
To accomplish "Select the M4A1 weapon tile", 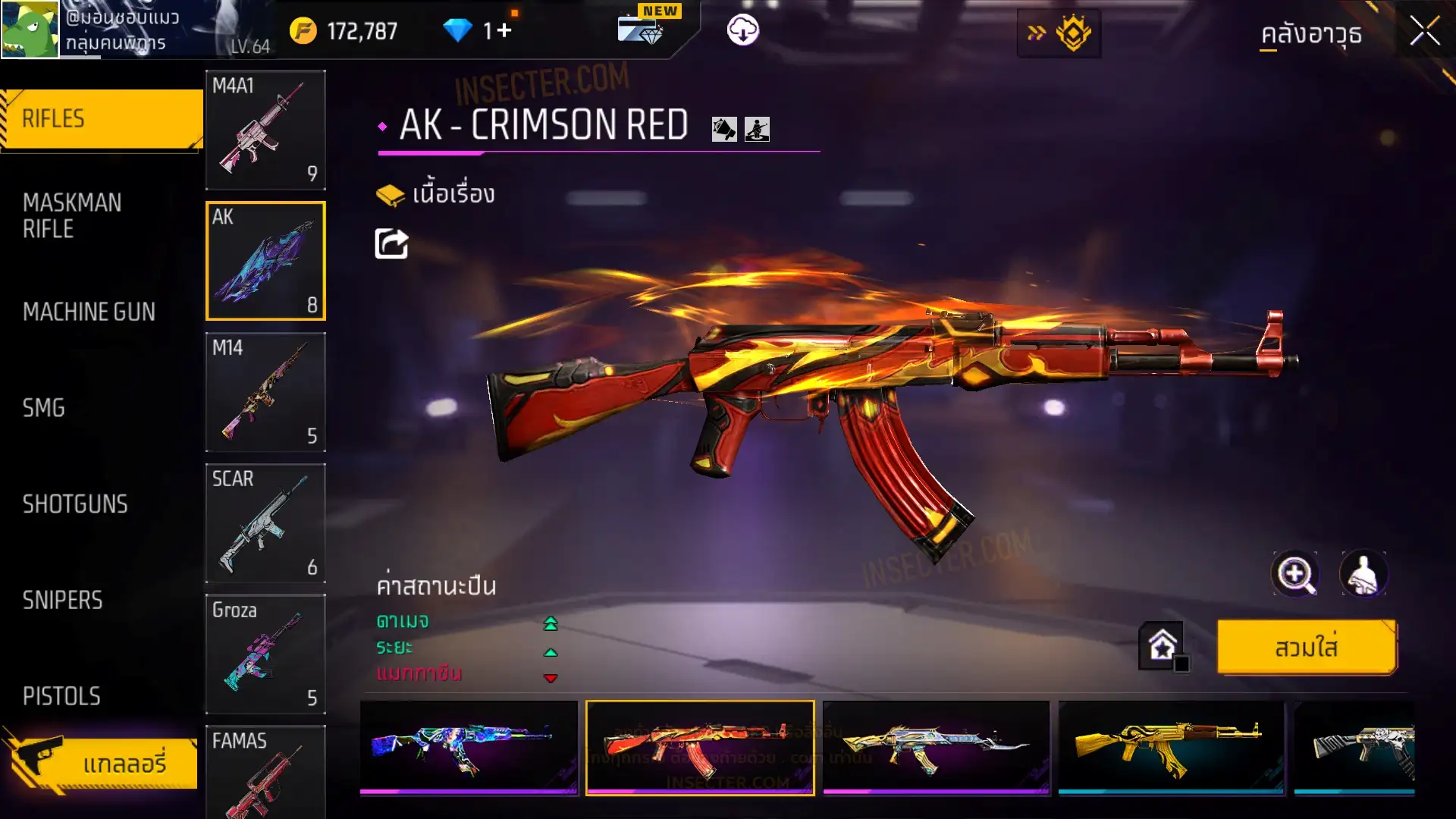I will click(x=265, y=130).
